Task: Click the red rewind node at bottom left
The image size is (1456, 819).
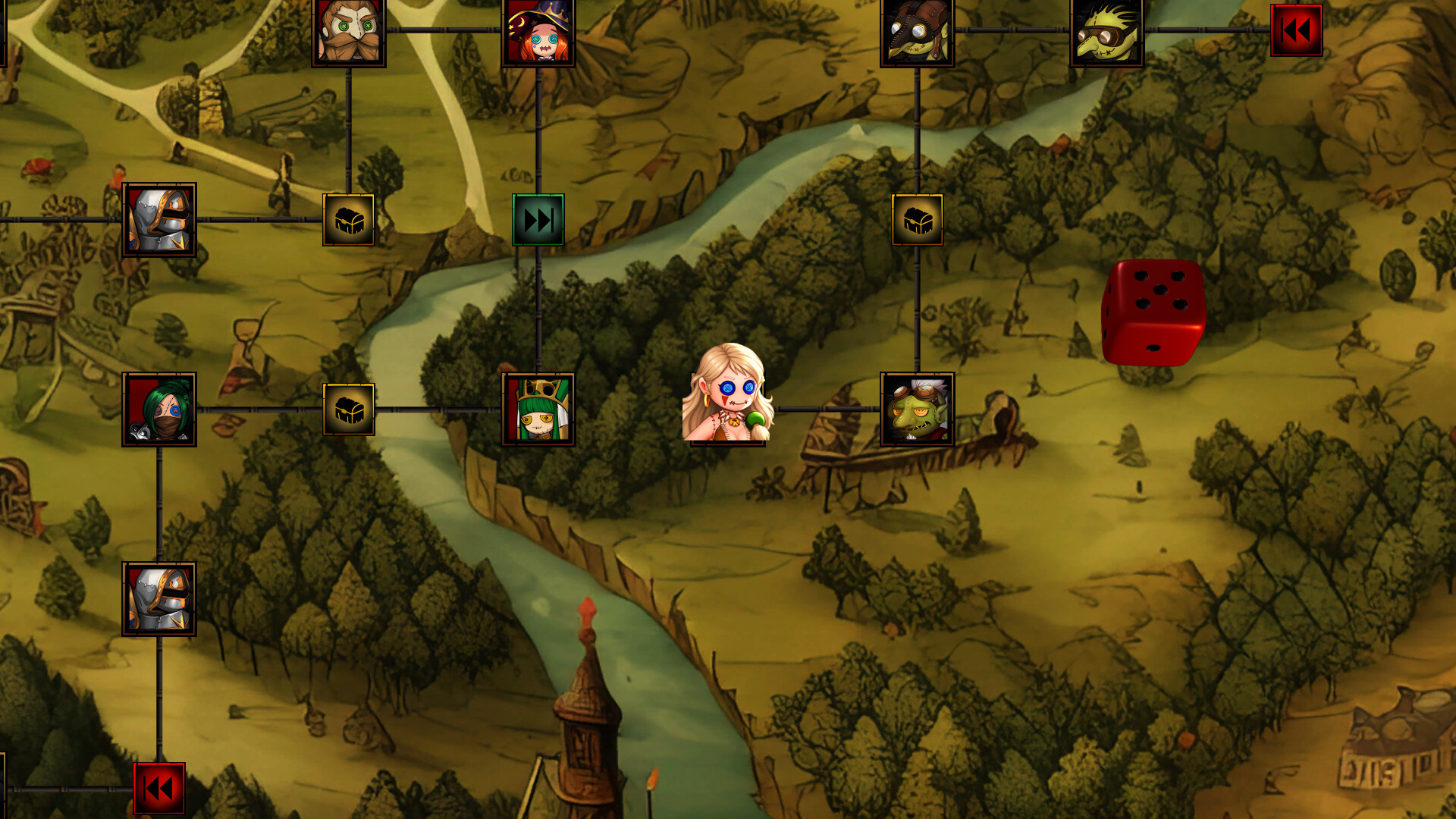Action: (159, 789)
